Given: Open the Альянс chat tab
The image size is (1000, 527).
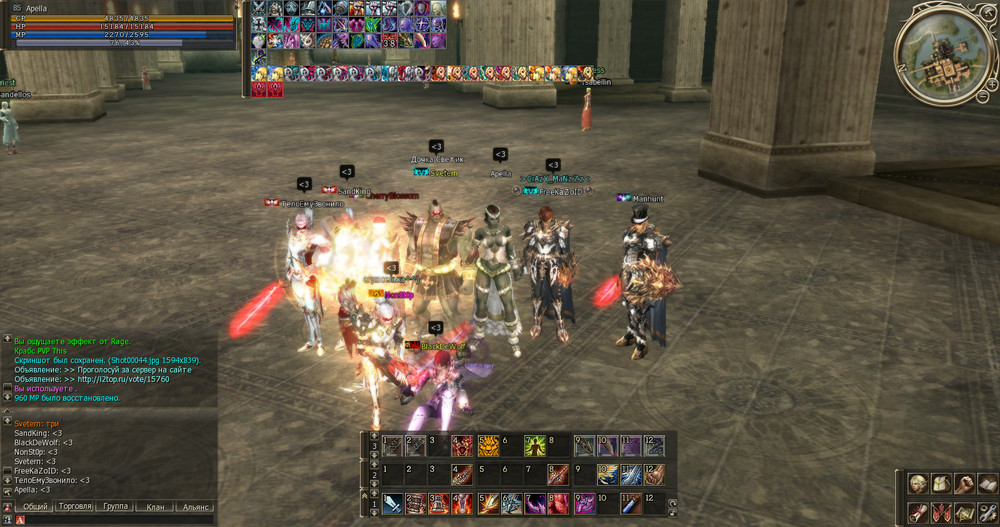Looking at the screenshot, I should click(195, 507).
